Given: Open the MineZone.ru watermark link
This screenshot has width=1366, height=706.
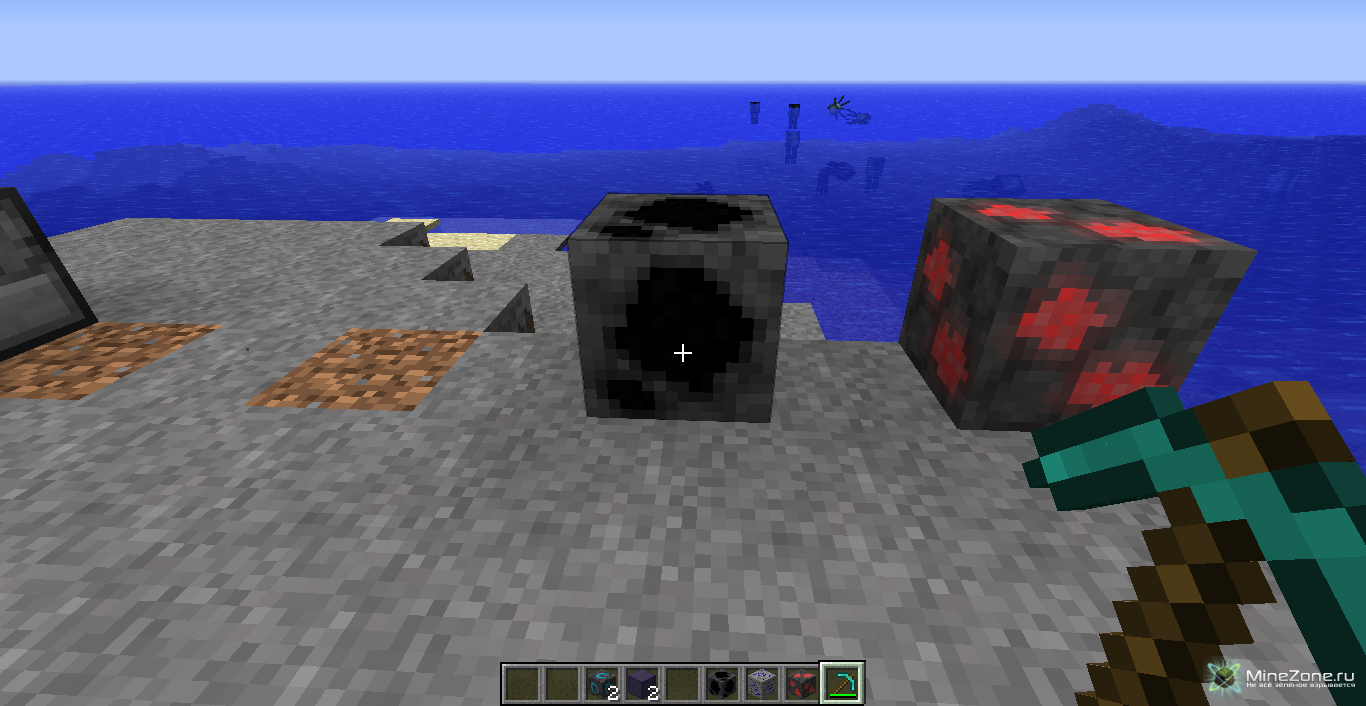Looking at the screenshot, I should [1283, 677].
